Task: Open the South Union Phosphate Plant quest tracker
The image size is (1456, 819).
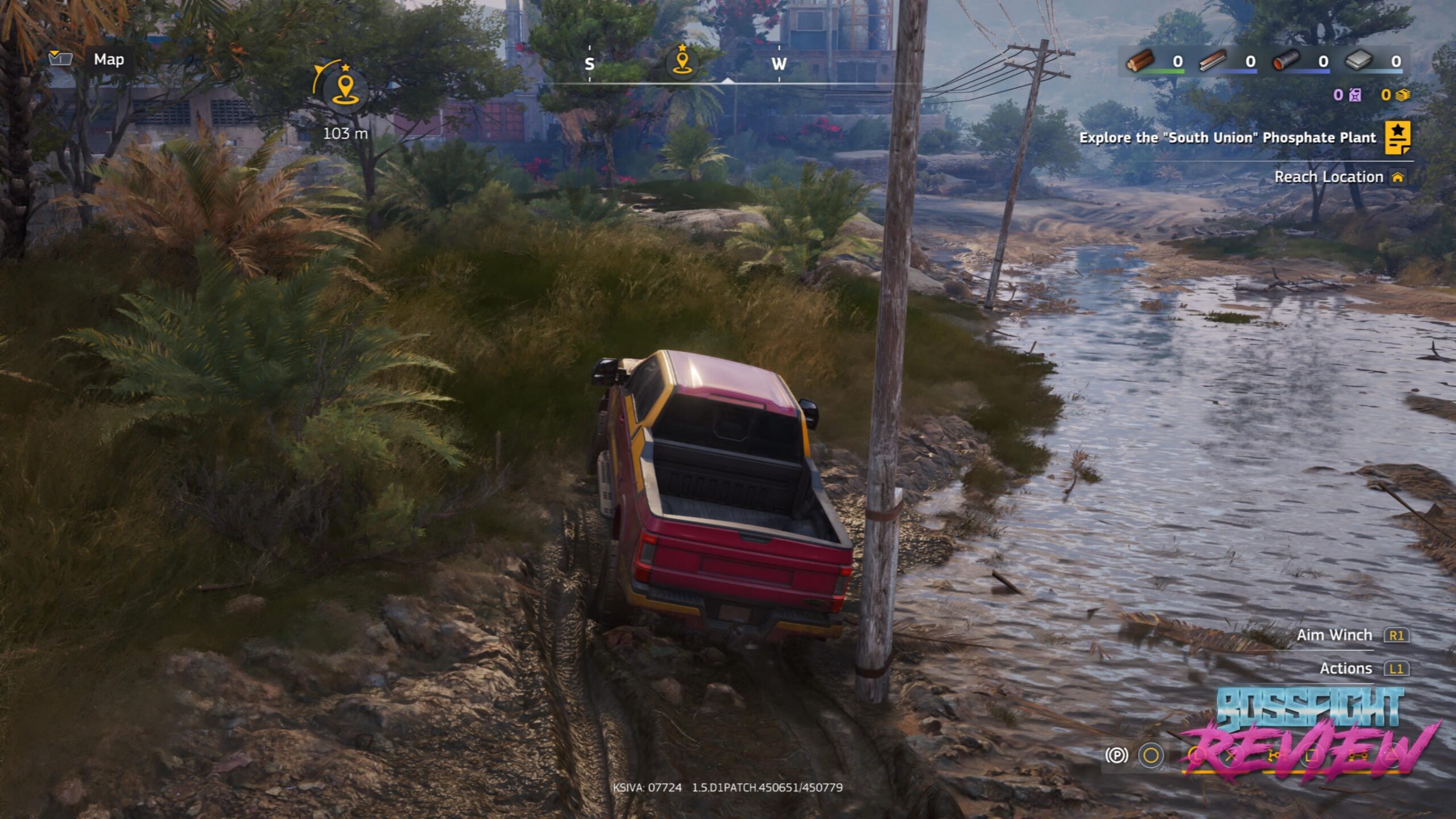Action: (x=1227, y=138)
